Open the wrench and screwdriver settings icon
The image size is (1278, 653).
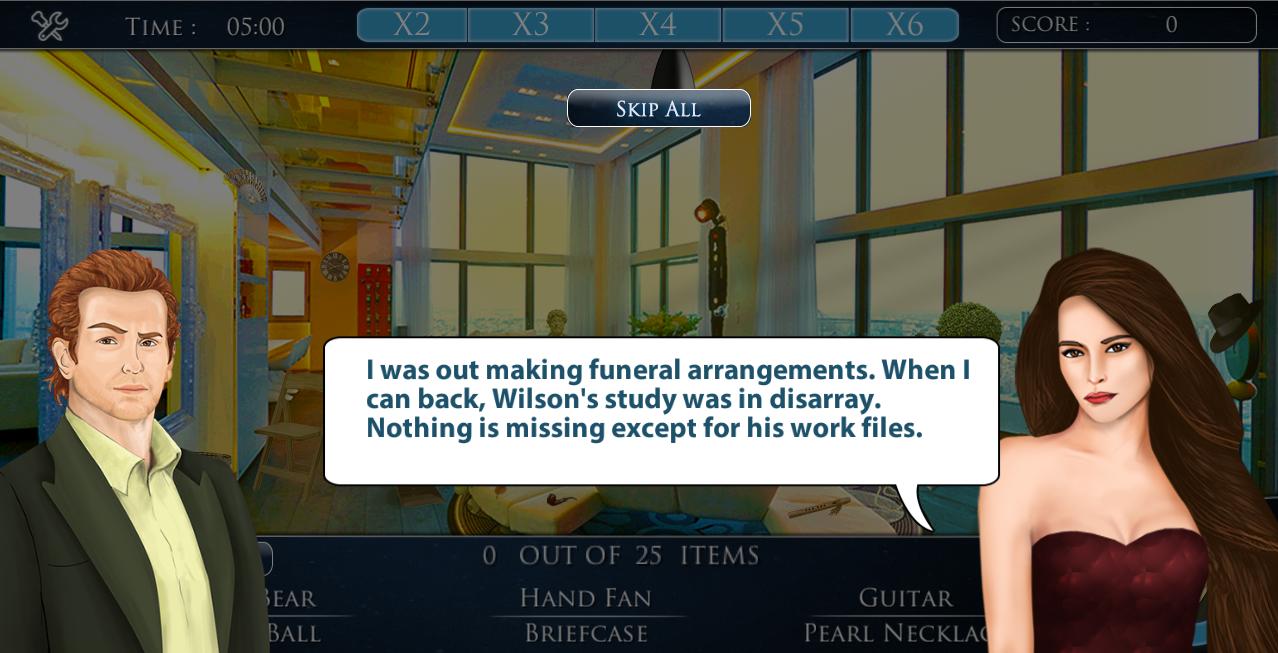48,25
